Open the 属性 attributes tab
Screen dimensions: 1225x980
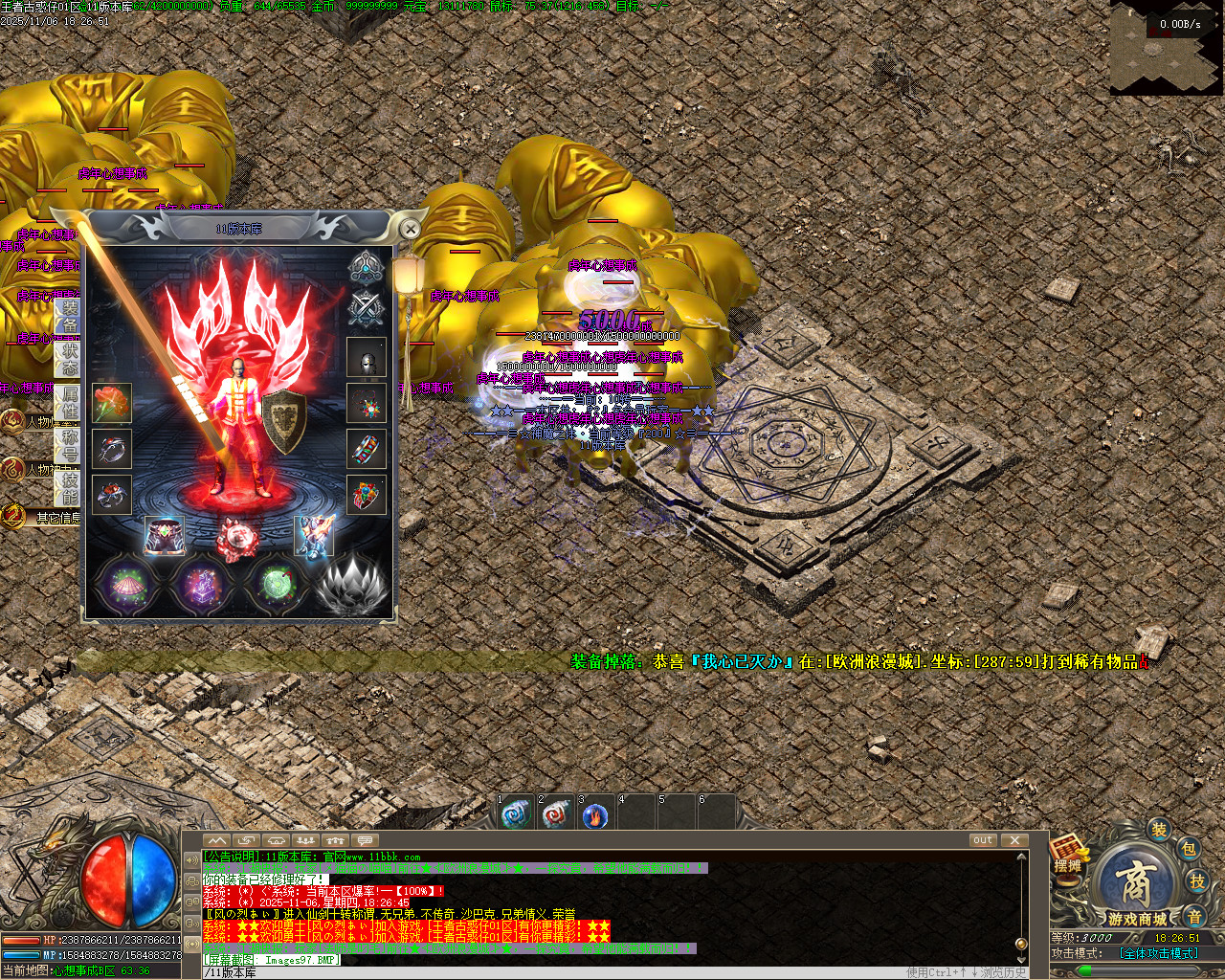[69, 402]
